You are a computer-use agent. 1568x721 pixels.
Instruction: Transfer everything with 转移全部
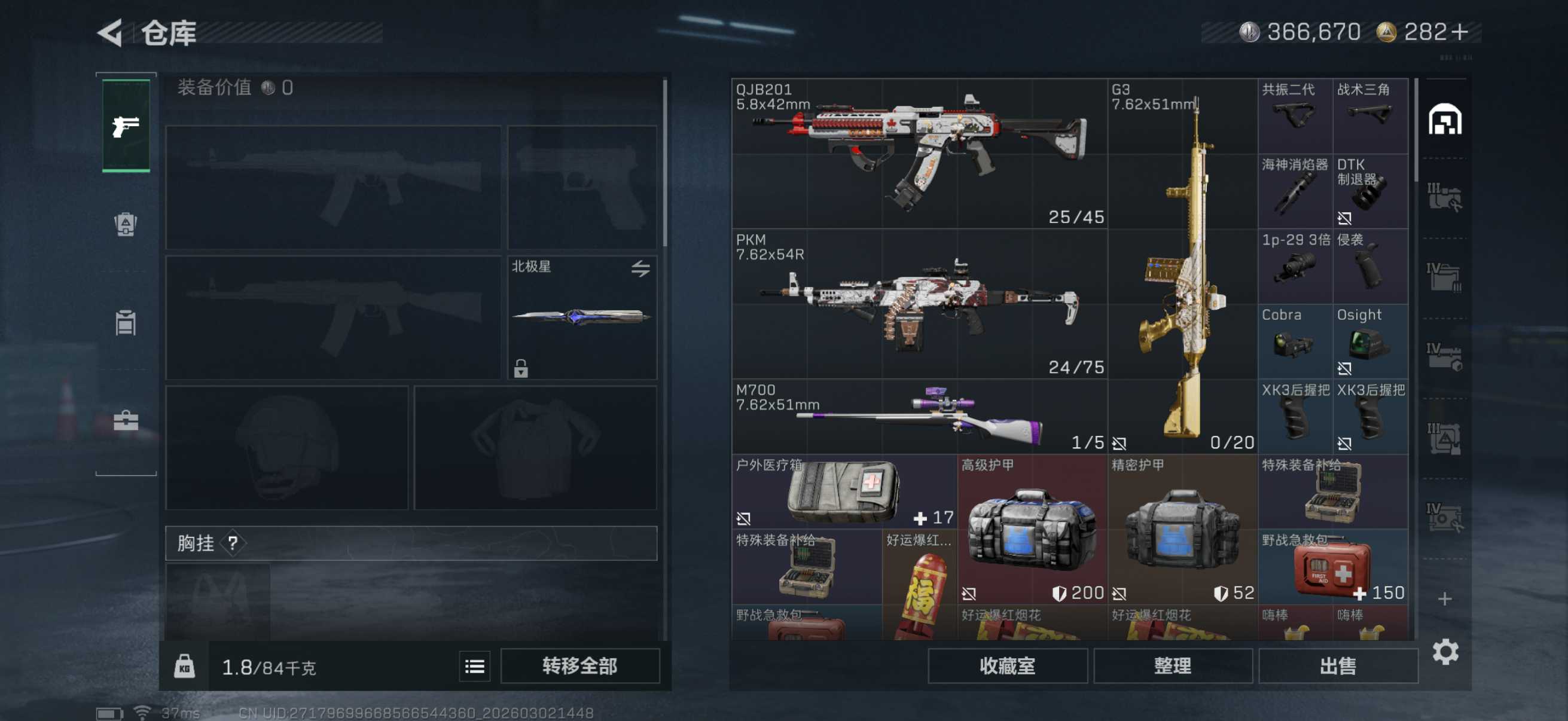[x=579, y=665]
